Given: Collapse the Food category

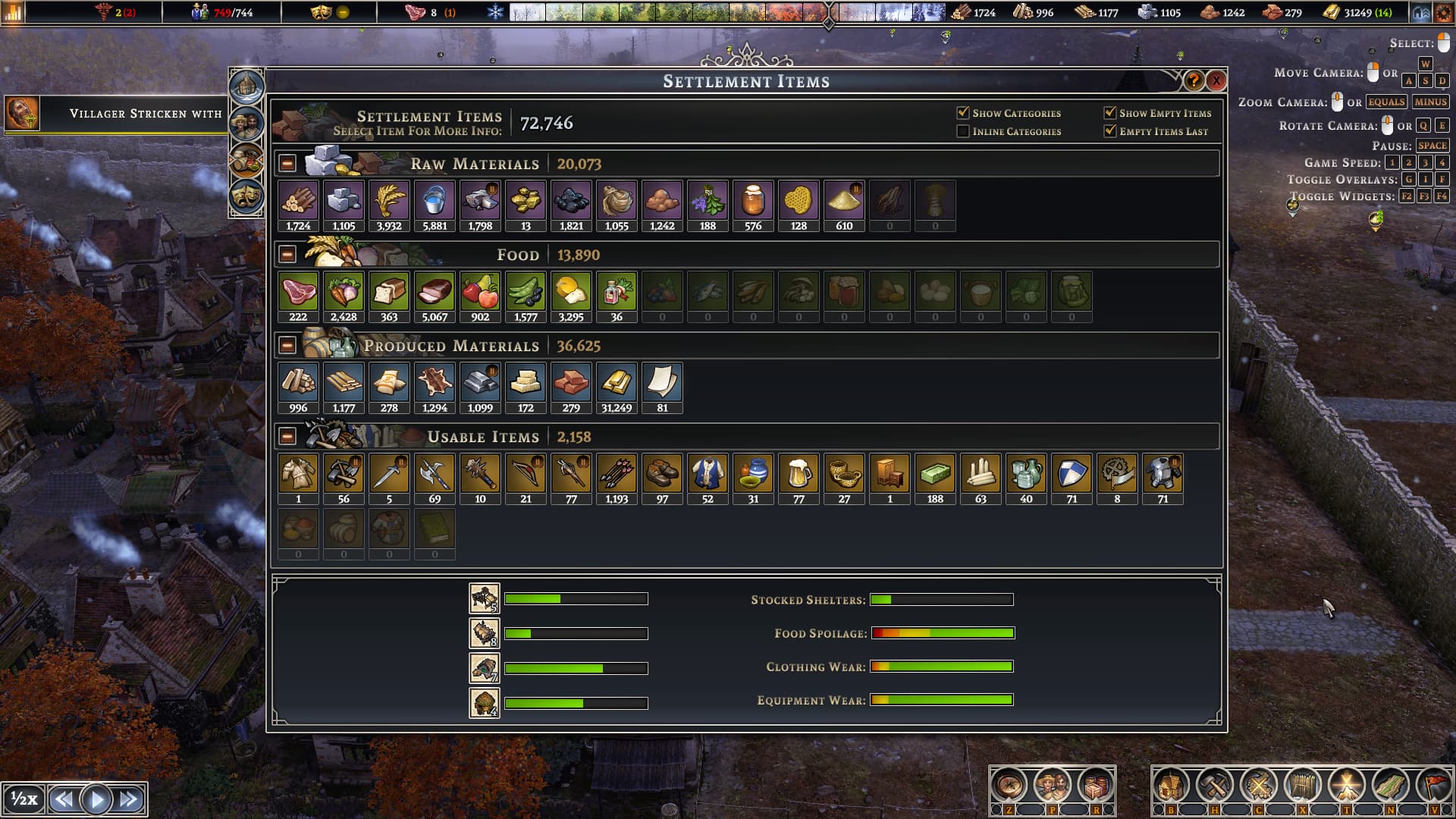Looking at the screenshot, I should 287,255.
